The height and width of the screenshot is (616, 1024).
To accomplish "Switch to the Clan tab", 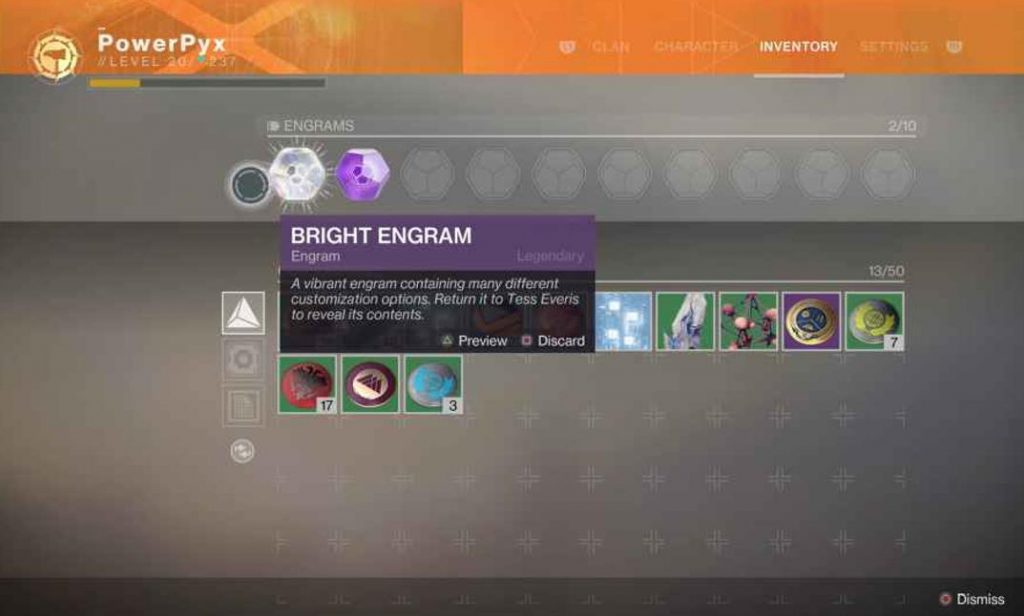I will click(610, 47).
